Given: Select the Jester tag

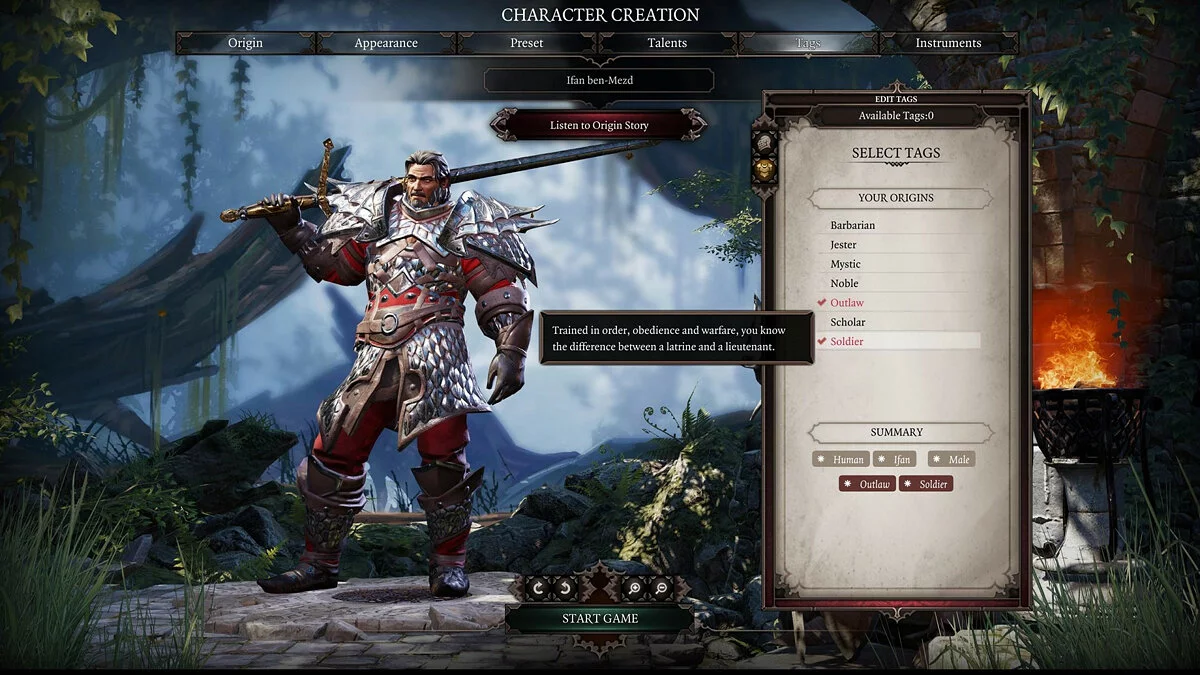Looking at the screenshot, I should click(843, 244).
